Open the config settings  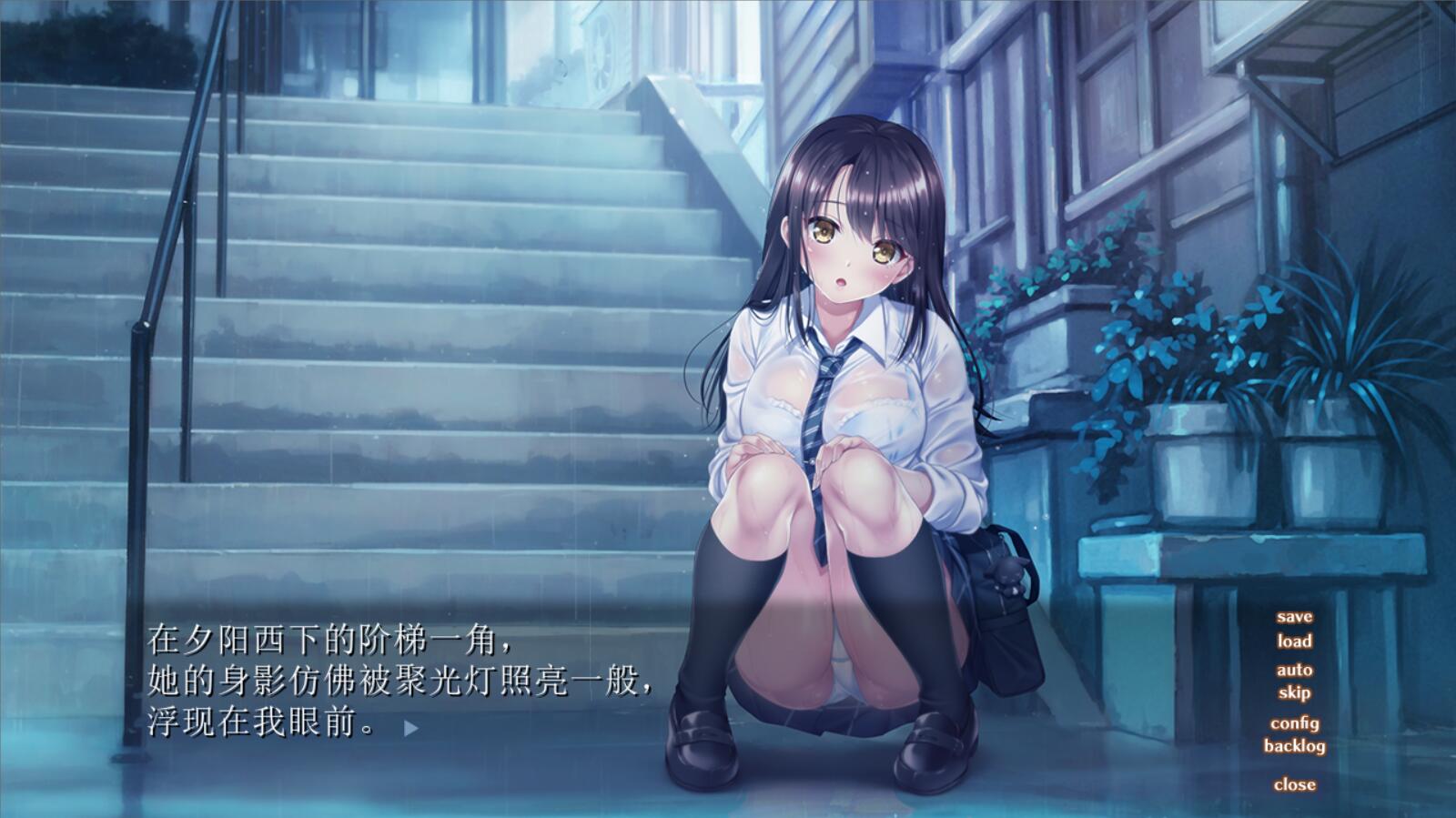click(1294, 723)
